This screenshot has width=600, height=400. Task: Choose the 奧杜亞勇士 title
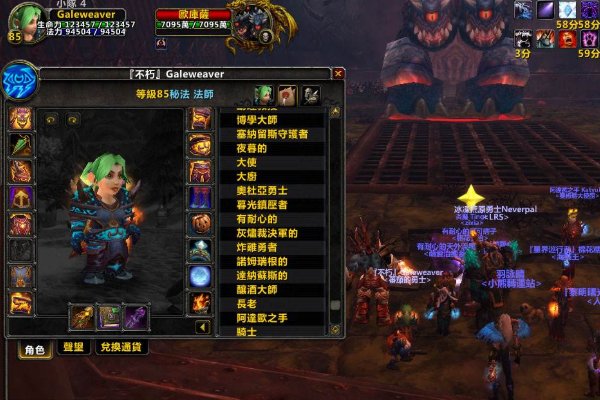click(x=261, y=190)
